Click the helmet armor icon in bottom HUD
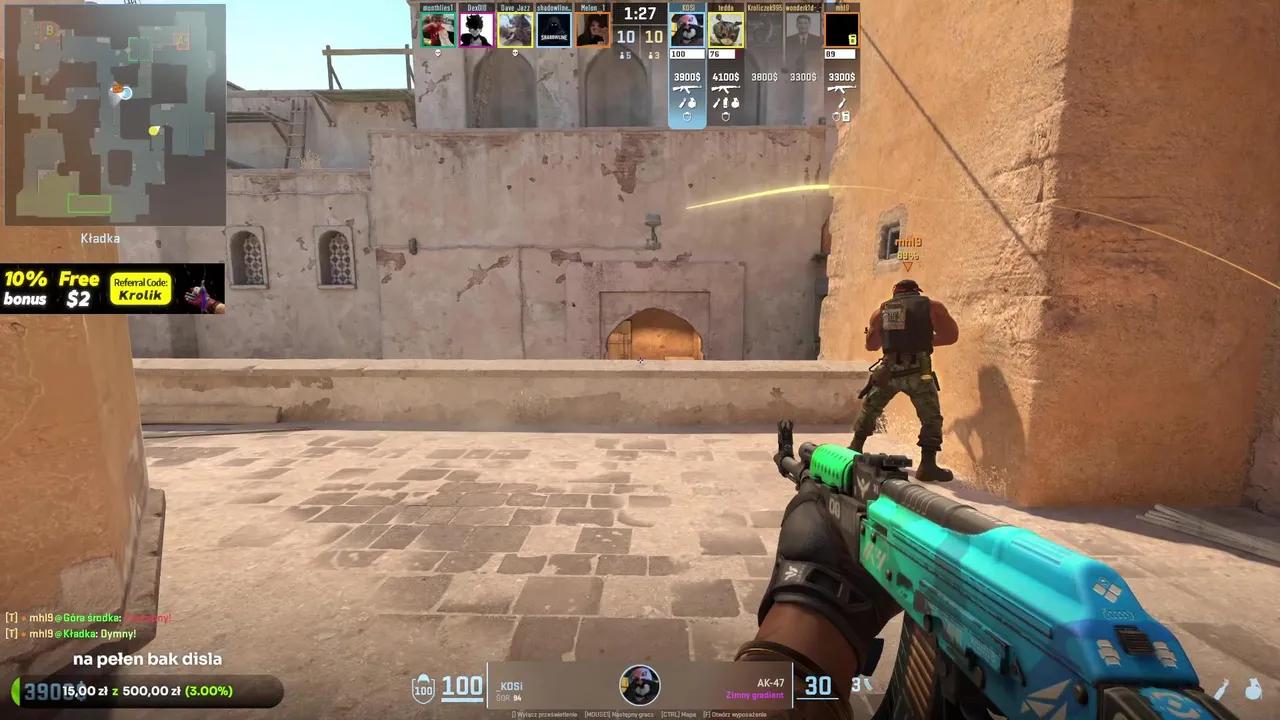 click(x=424, y=688)
